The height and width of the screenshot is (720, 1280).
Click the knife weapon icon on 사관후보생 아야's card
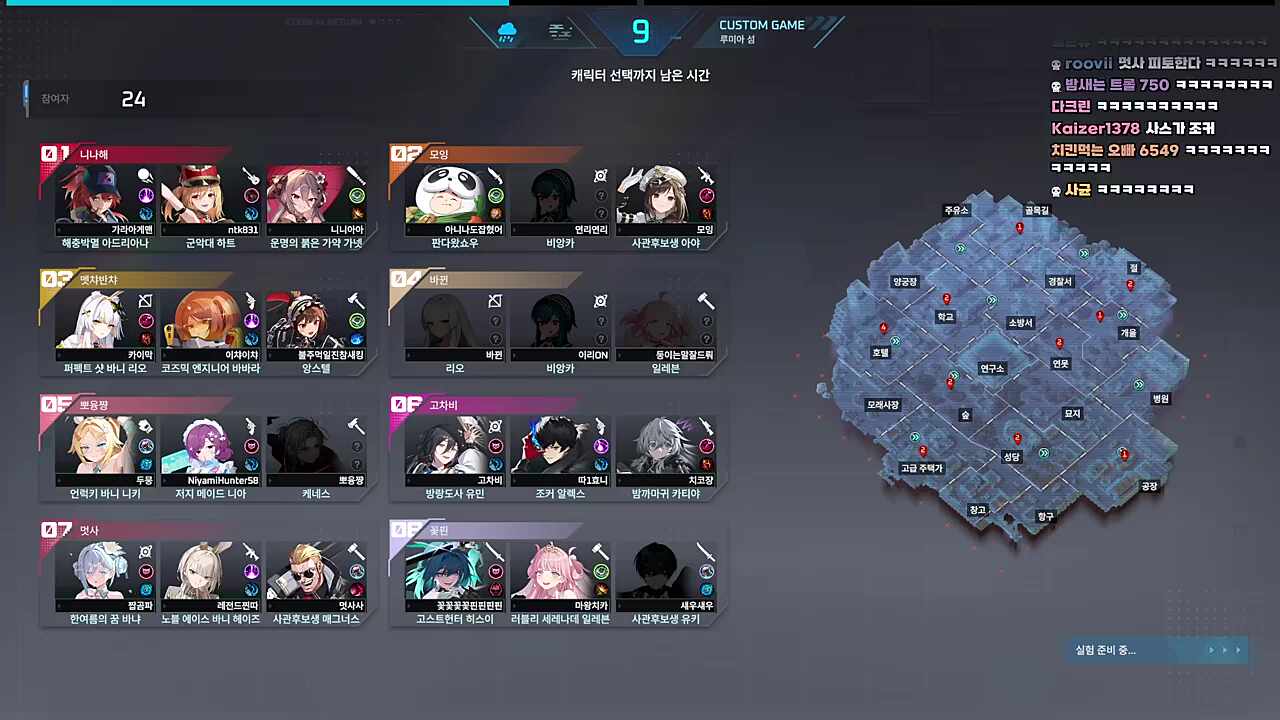point(705,177)
